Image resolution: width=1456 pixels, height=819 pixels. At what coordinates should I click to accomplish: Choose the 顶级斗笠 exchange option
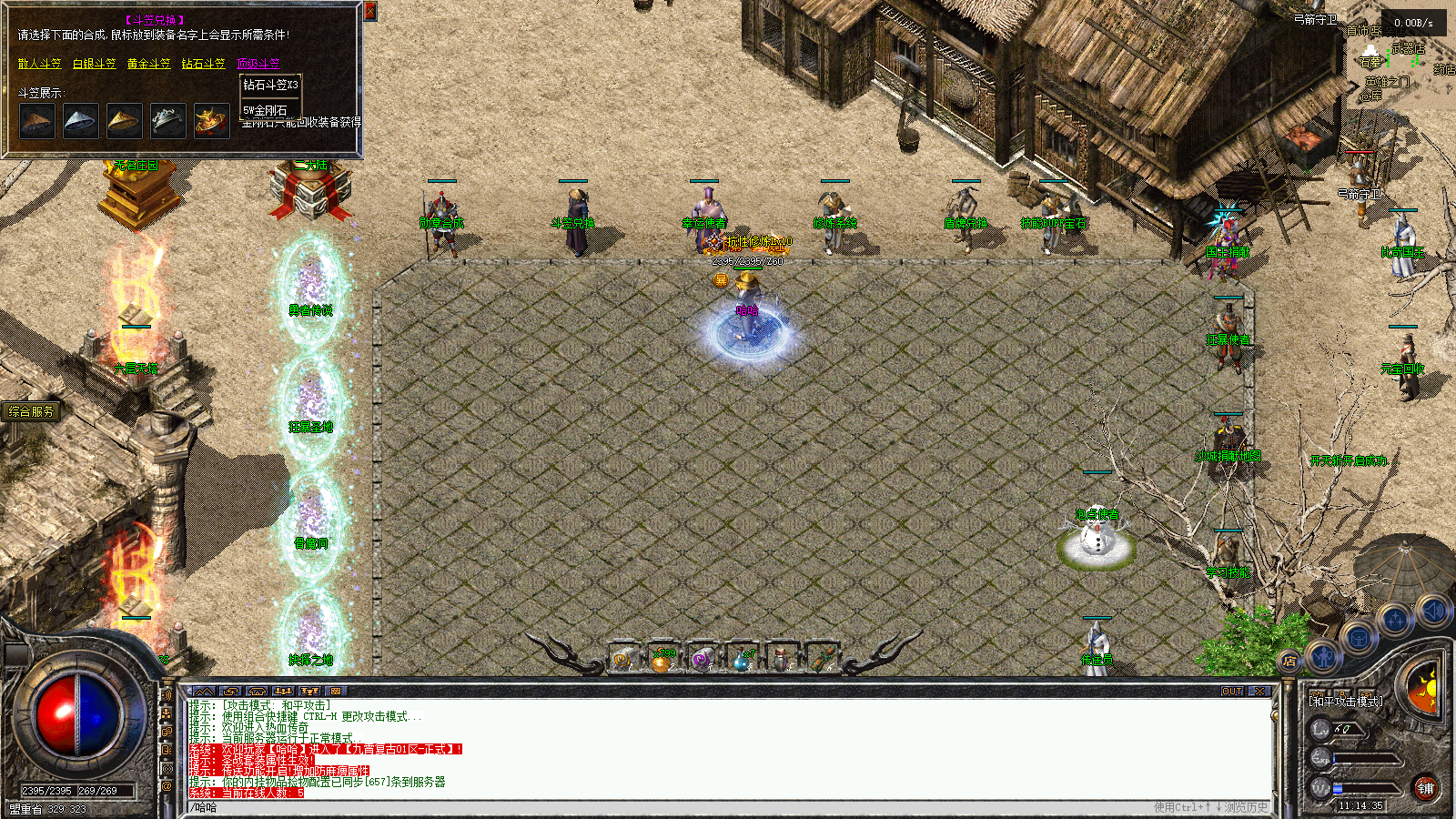[x=258, y=64]
